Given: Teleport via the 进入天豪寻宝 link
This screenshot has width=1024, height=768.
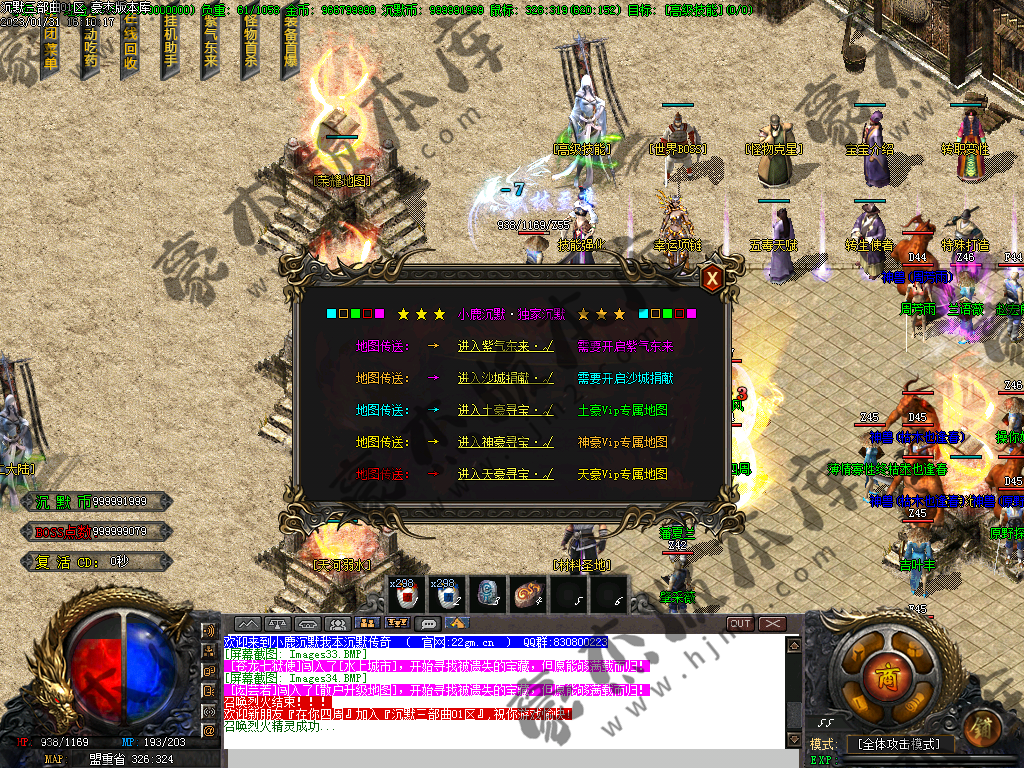Looking at the screenshot, I should pyautogui.click(x=505, y=474).
